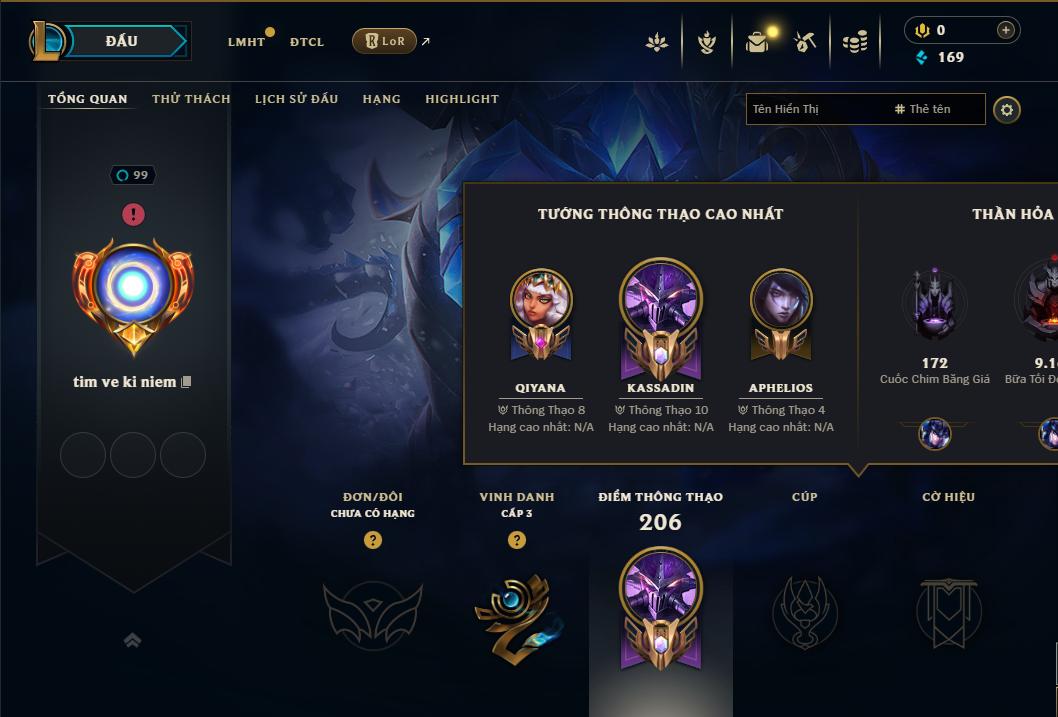Viewport: 1058px width, 717px height.
Task: Switch to the ĐTCL game tab
Action: [x=307, y=42]
